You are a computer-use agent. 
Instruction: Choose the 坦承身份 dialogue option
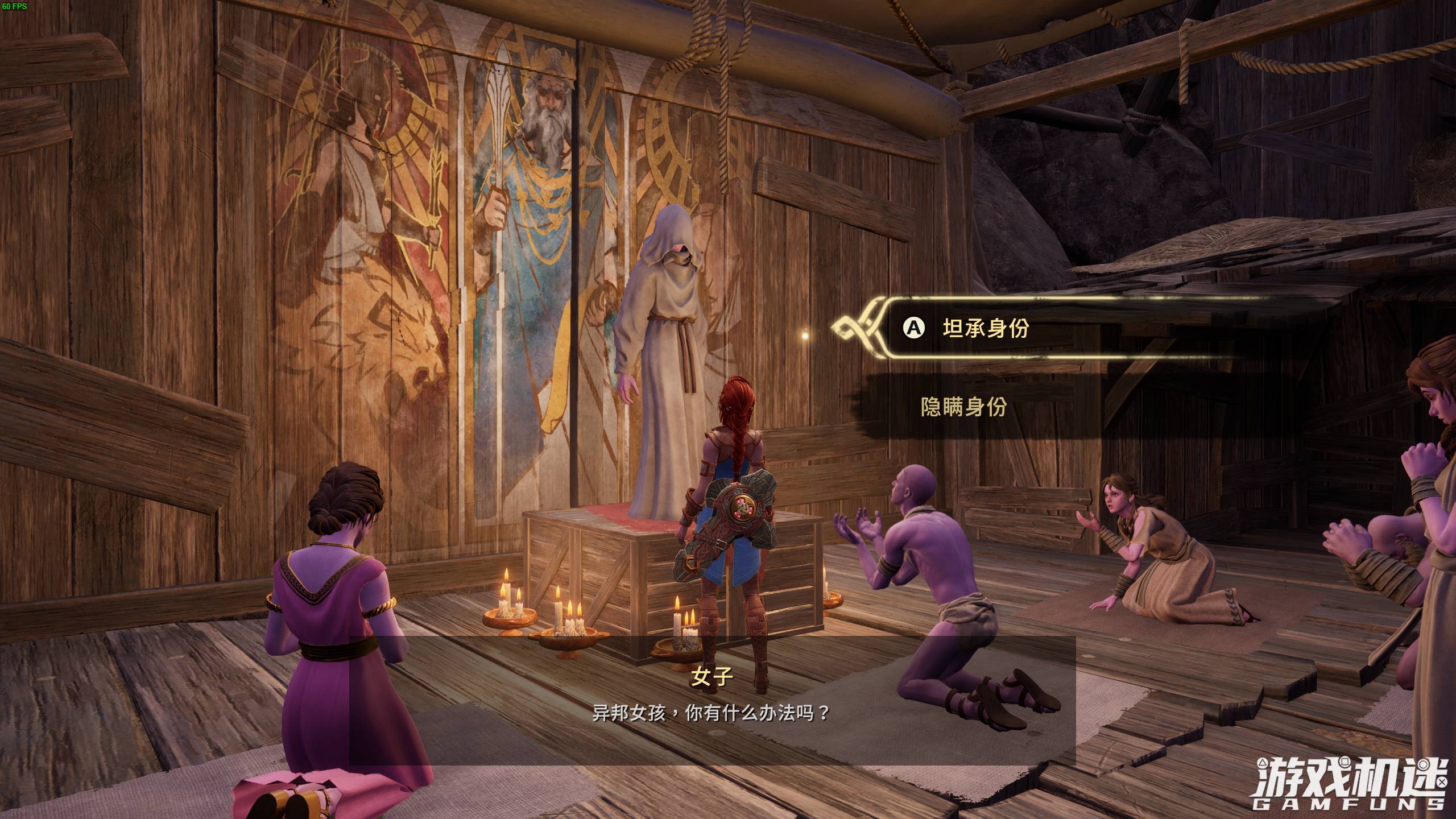click(x=986, y=328)
